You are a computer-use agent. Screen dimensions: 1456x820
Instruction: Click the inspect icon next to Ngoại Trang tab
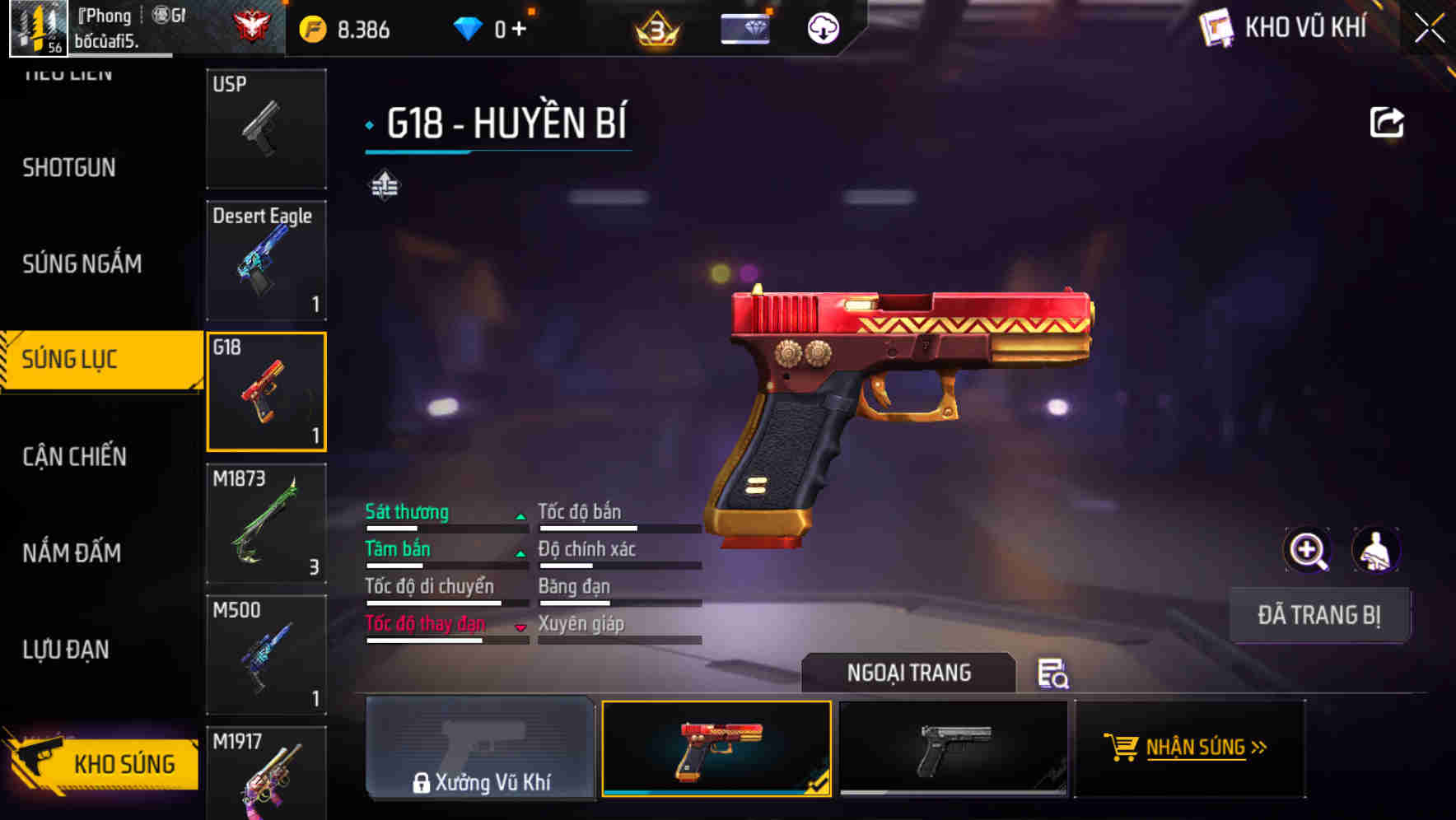1053,674
